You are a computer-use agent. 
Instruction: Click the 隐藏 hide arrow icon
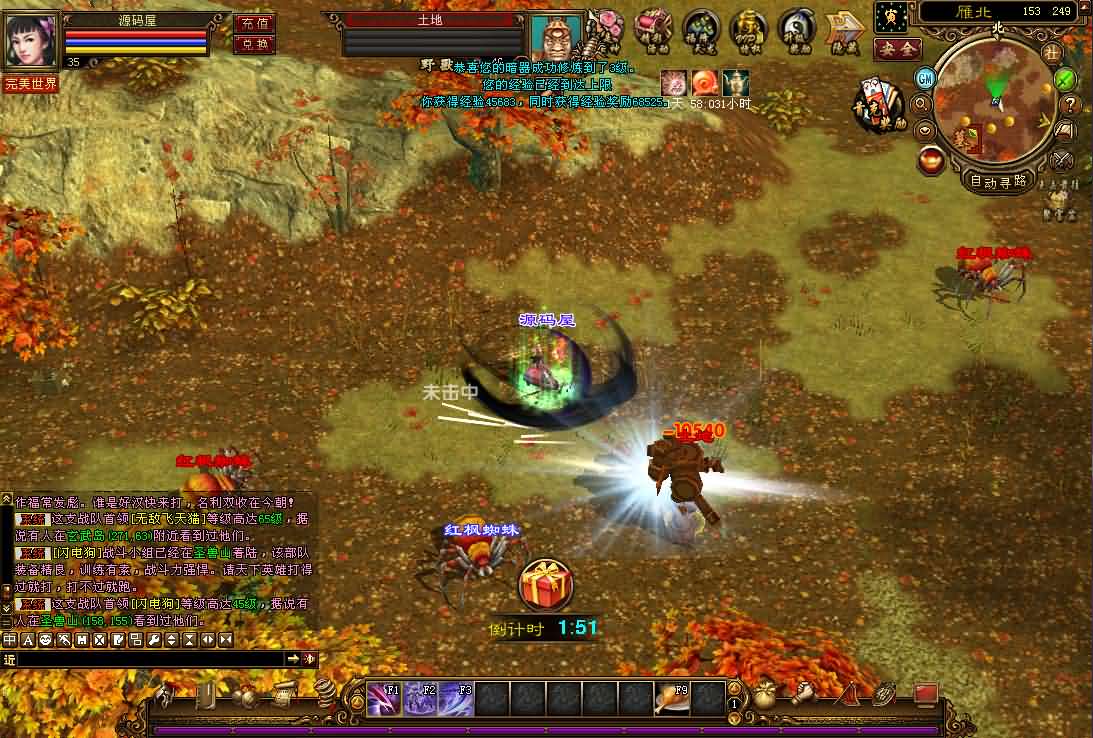click(846, 28)
